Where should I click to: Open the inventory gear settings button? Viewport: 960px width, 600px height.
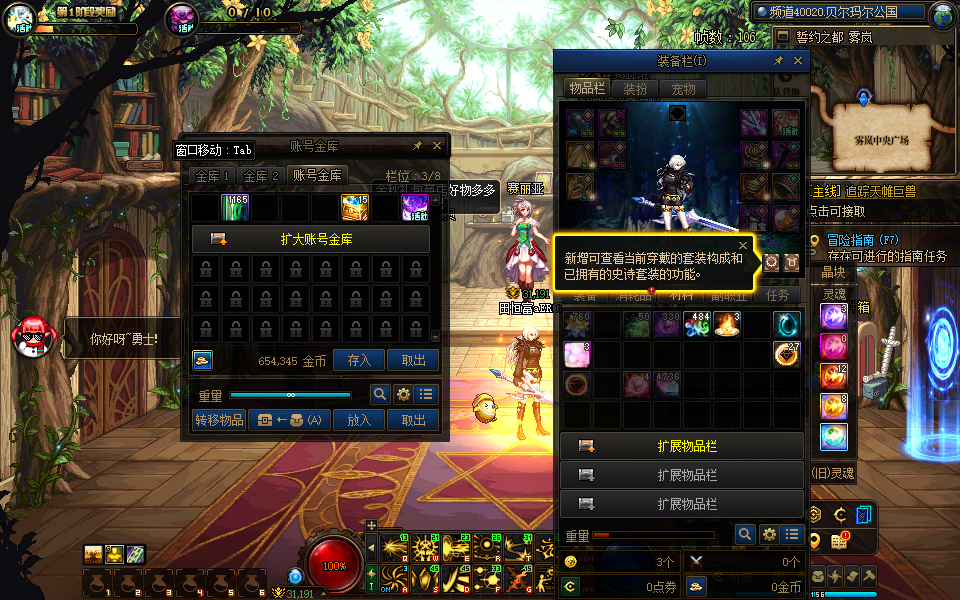click(769, 535)
